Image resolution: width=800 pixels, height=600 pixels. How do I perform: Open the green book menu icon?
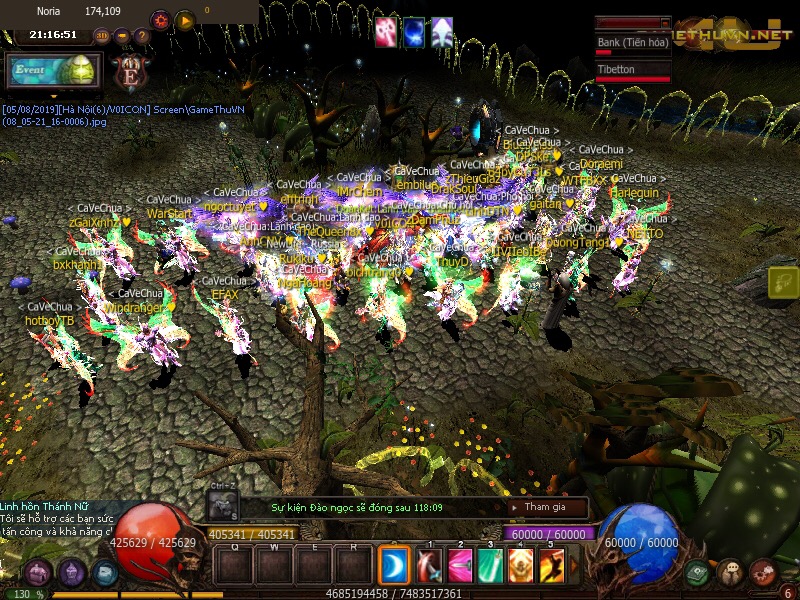[699, 573]
